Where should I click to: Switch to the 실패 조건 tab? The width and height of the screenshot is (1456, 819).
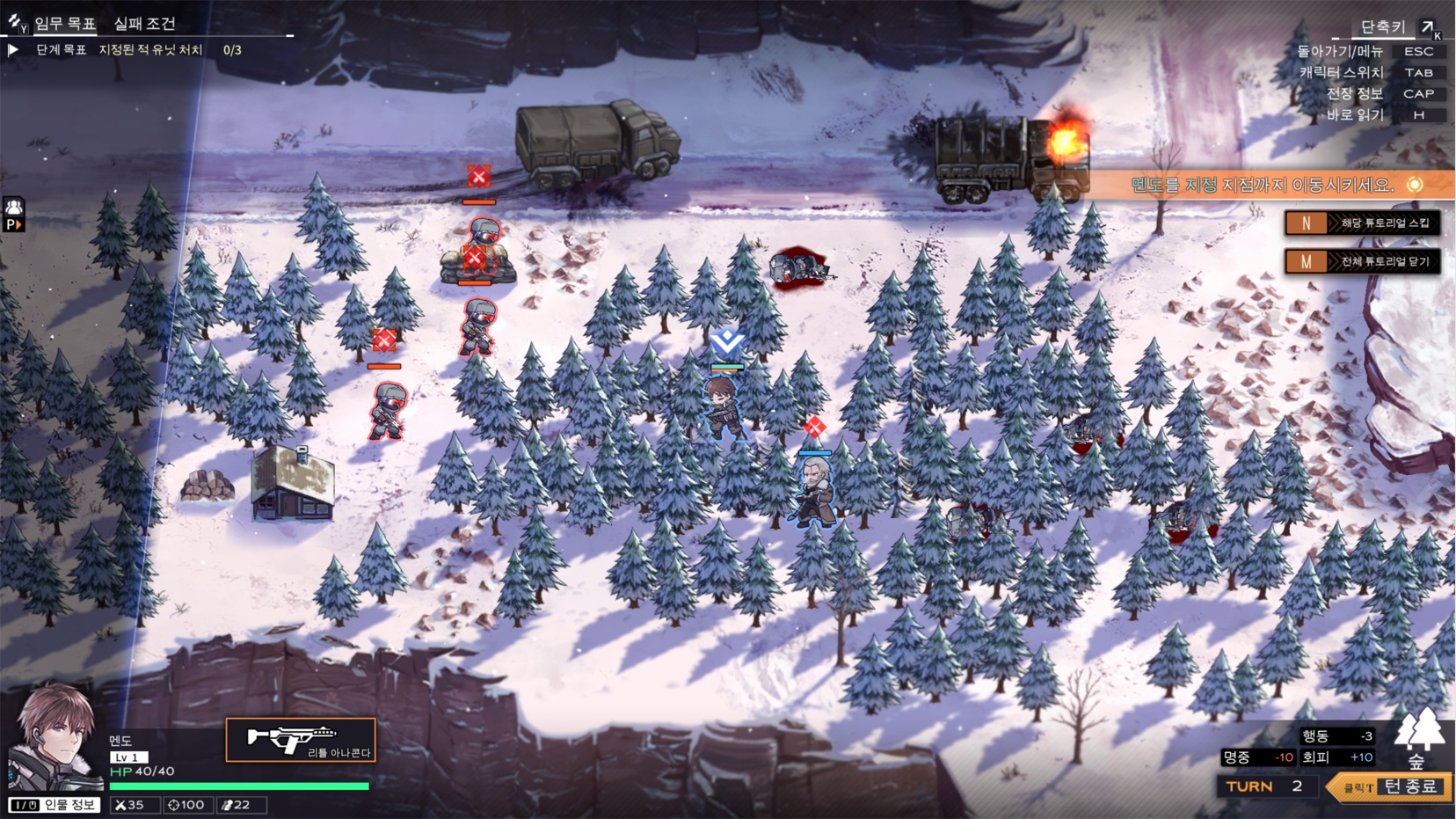[144, 24]
